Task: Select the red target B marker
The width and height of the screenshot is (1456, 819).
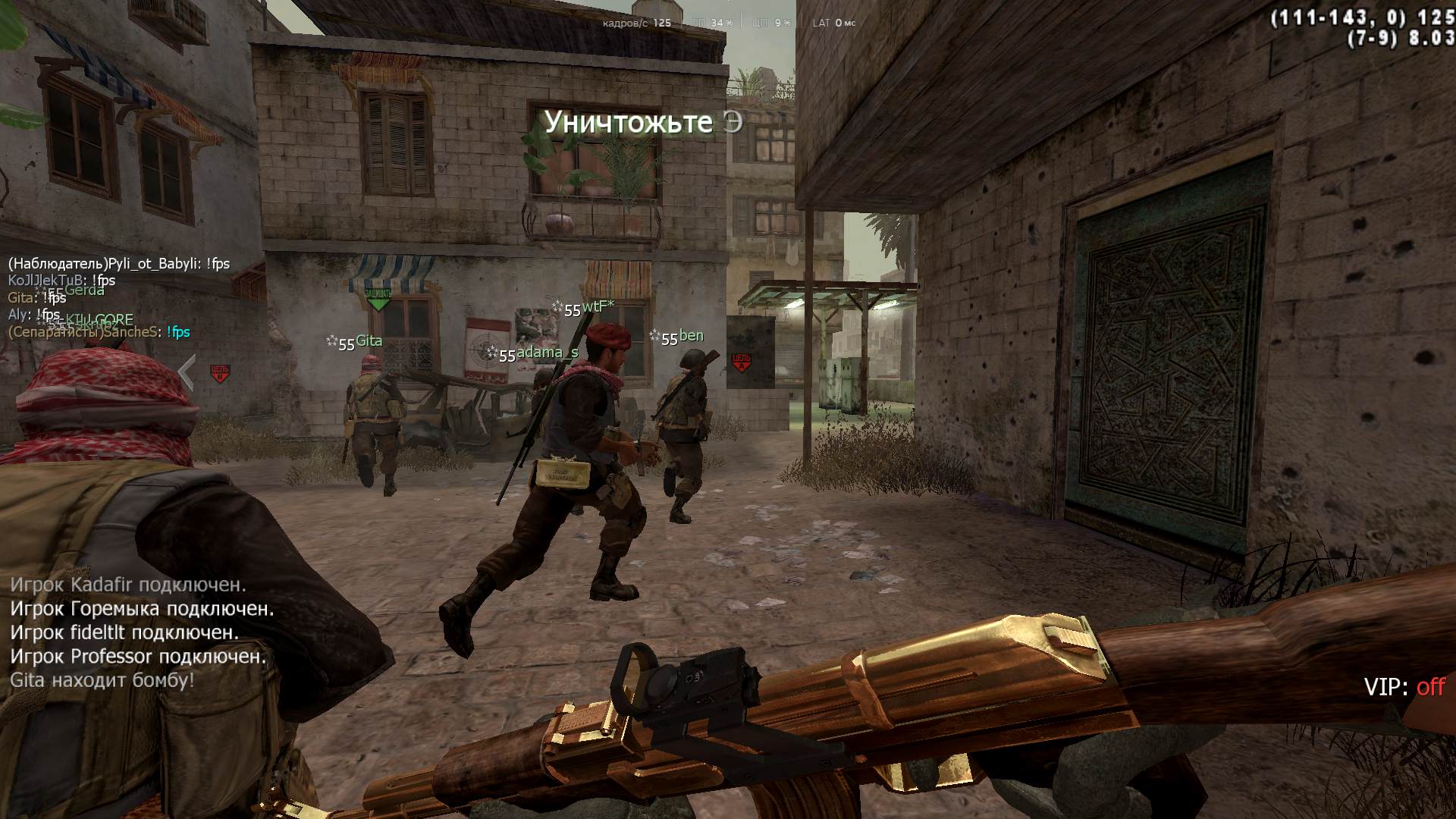Action: [x=220, y=372]
